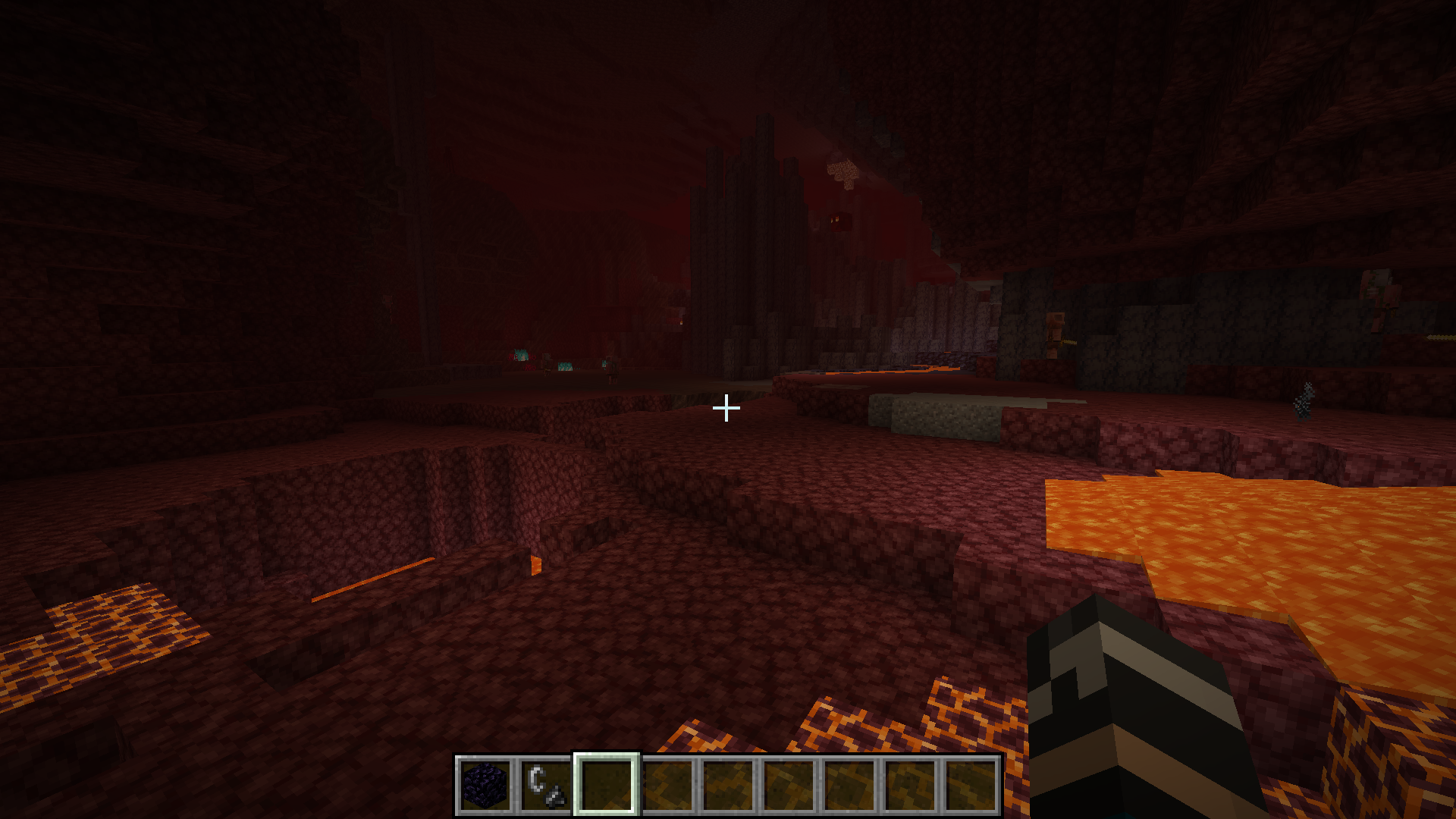Click the highlighted empty hotbar slot
The width and height of the screenshot is (1456, 819).
[x=607, y=786]
